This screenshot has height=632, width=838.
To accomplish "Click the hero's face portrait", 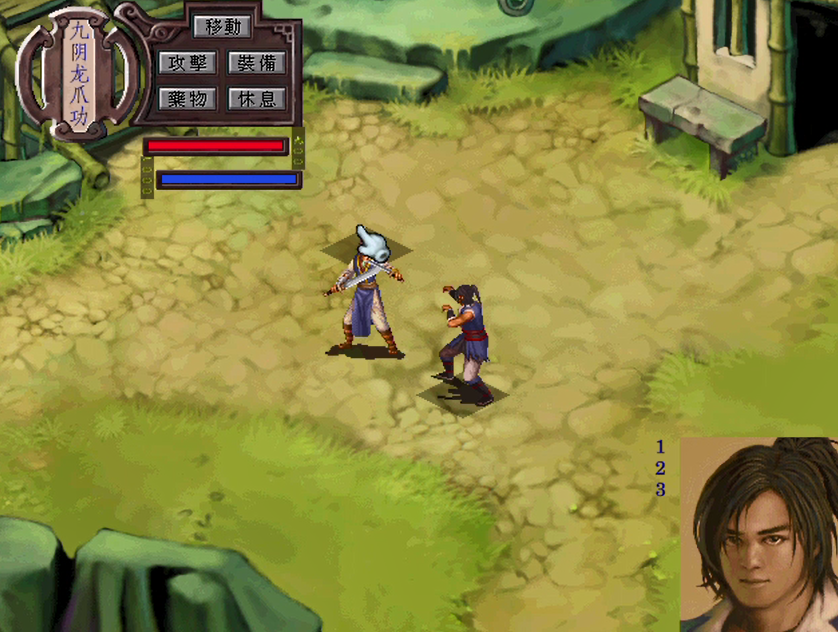I will 758,535.
